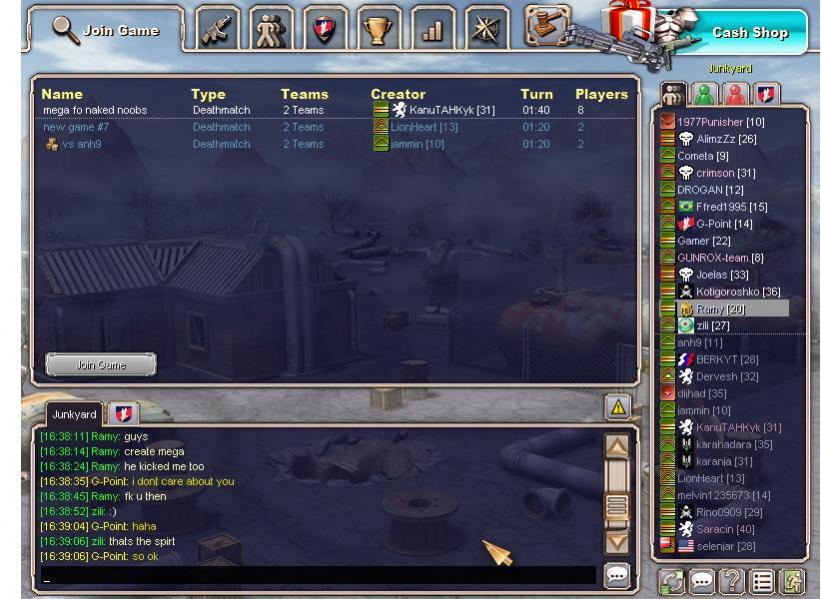The width and height of the screenshot is (821, 599).
Task: Send the chat message with the bubble button
Action: 617,576
